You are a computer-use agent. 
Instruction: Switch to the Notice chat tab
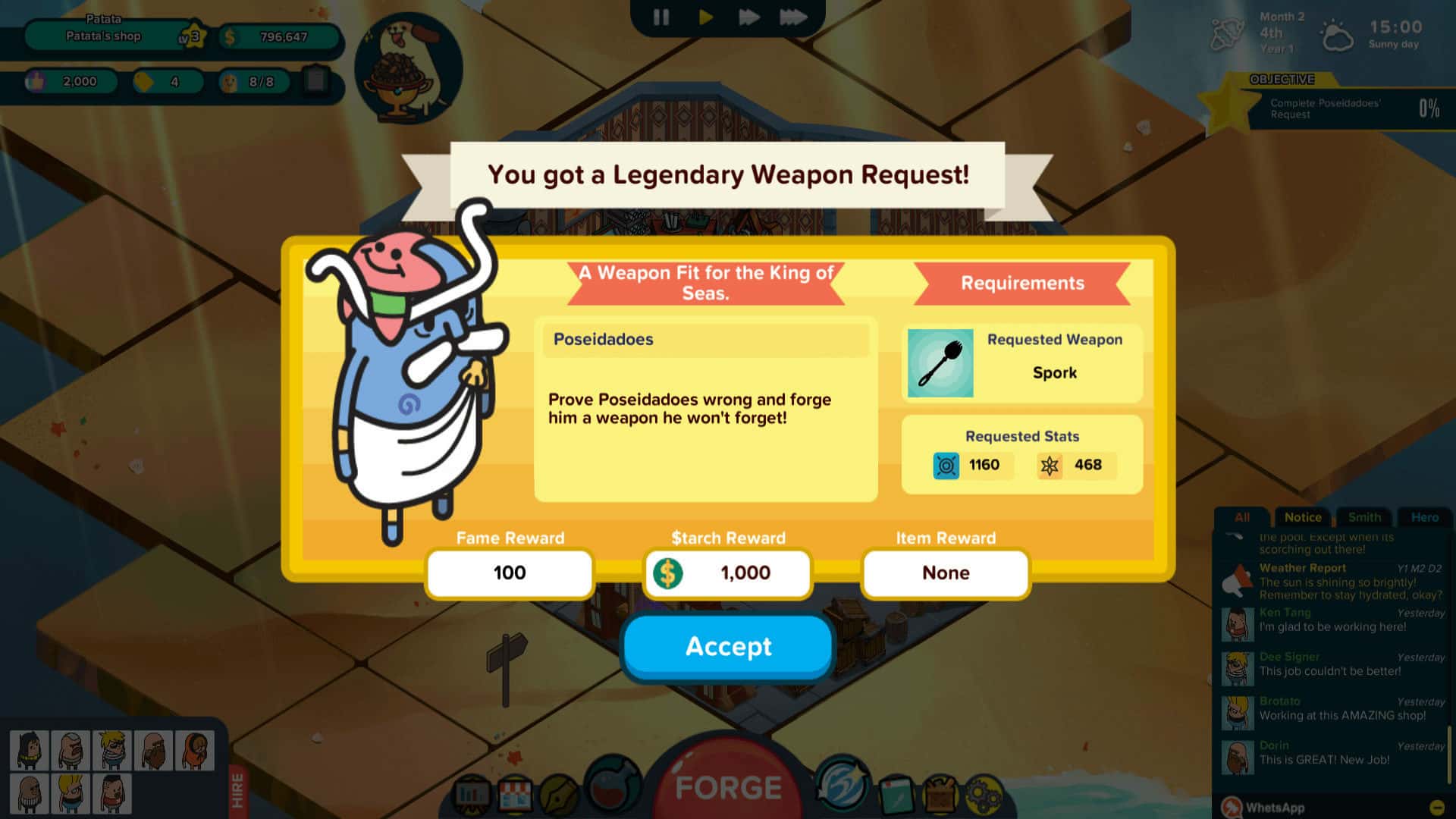click(x=1302, y=517)
